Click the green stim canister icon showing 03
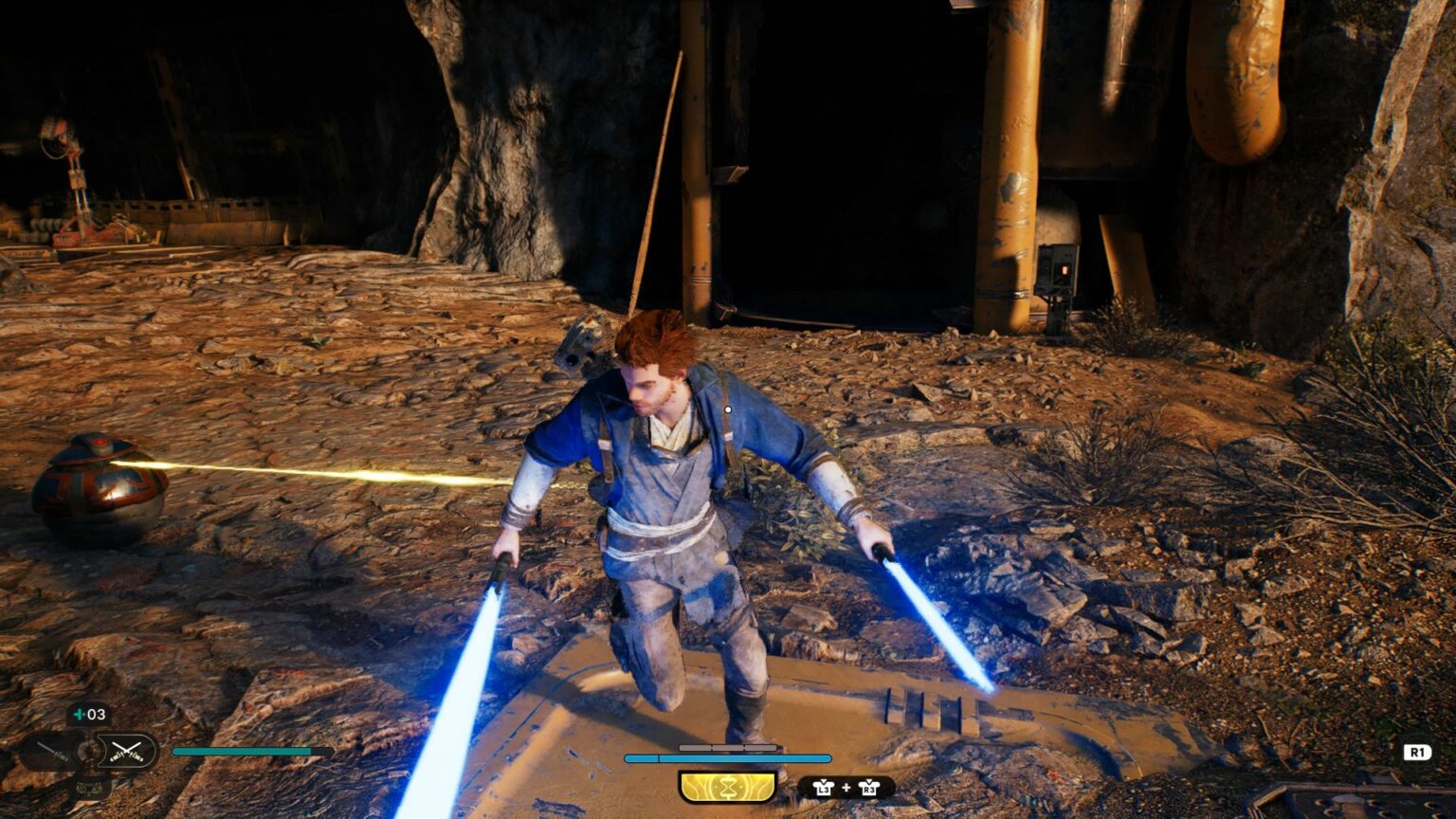Image resolution: width=1456 pixels, height=819 pixels. 86,714
